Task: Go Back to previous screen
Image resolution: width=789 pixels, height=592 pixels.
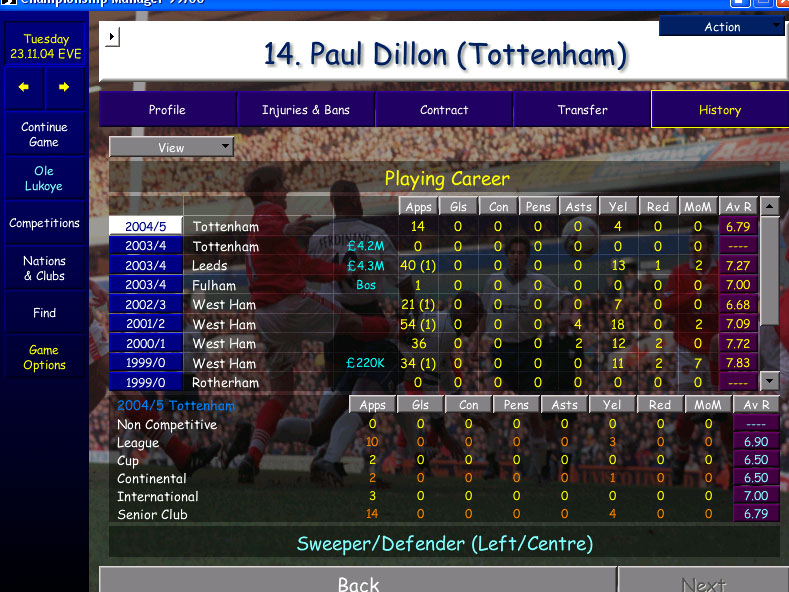Action: click(x=358, y=584)
